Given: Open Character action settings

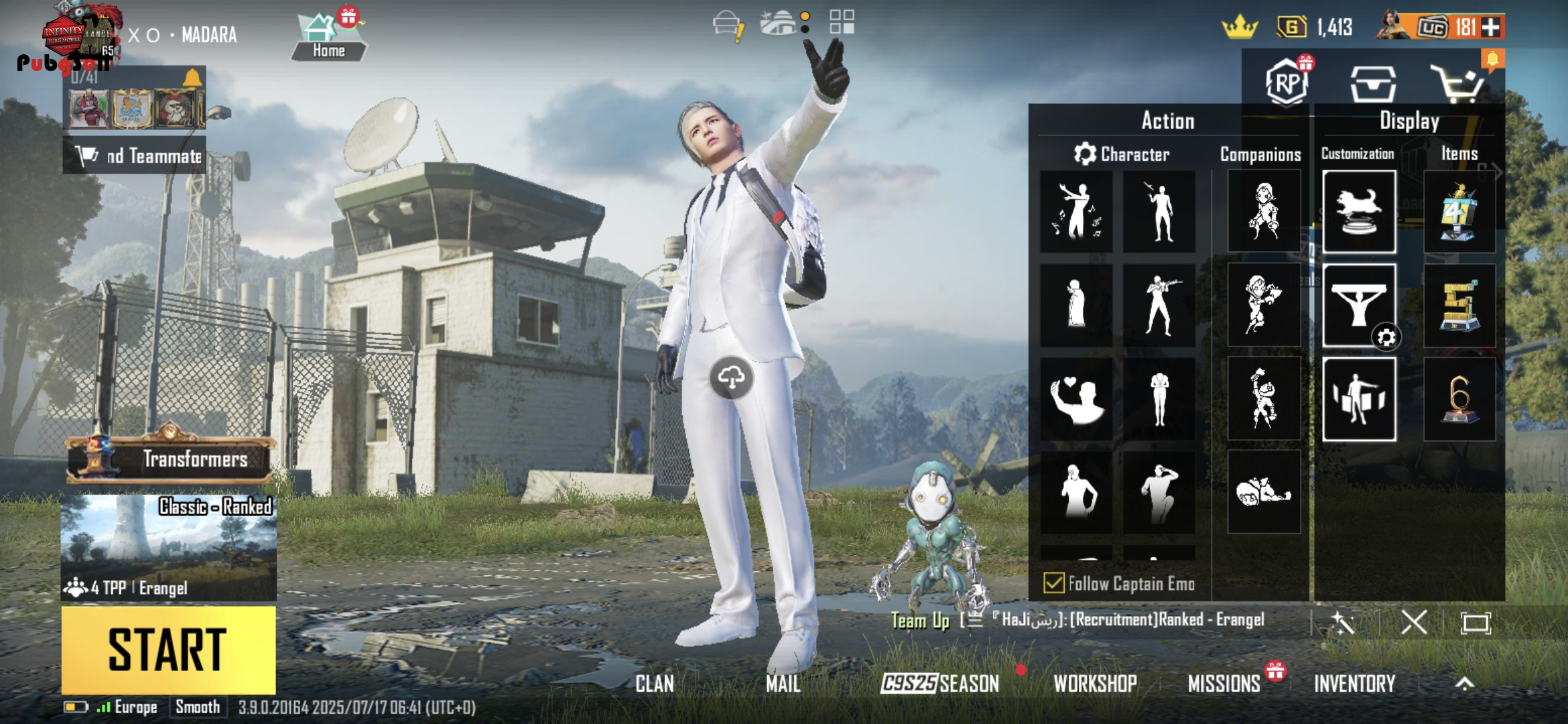Looking at the screenshot, I should [1122, 154].
